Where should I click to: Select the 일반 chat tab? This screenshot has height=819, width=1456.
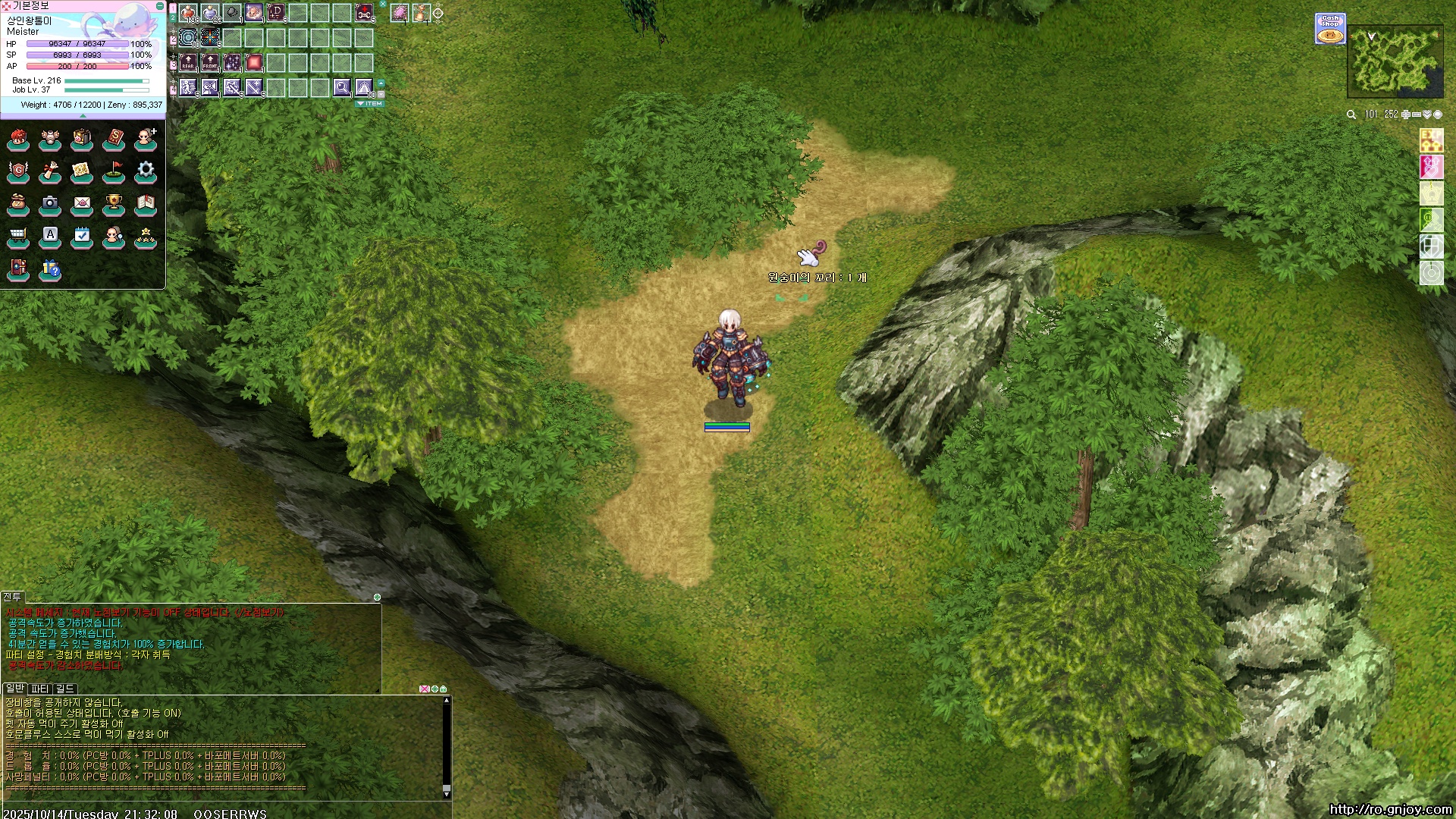[x=14, y=689]
